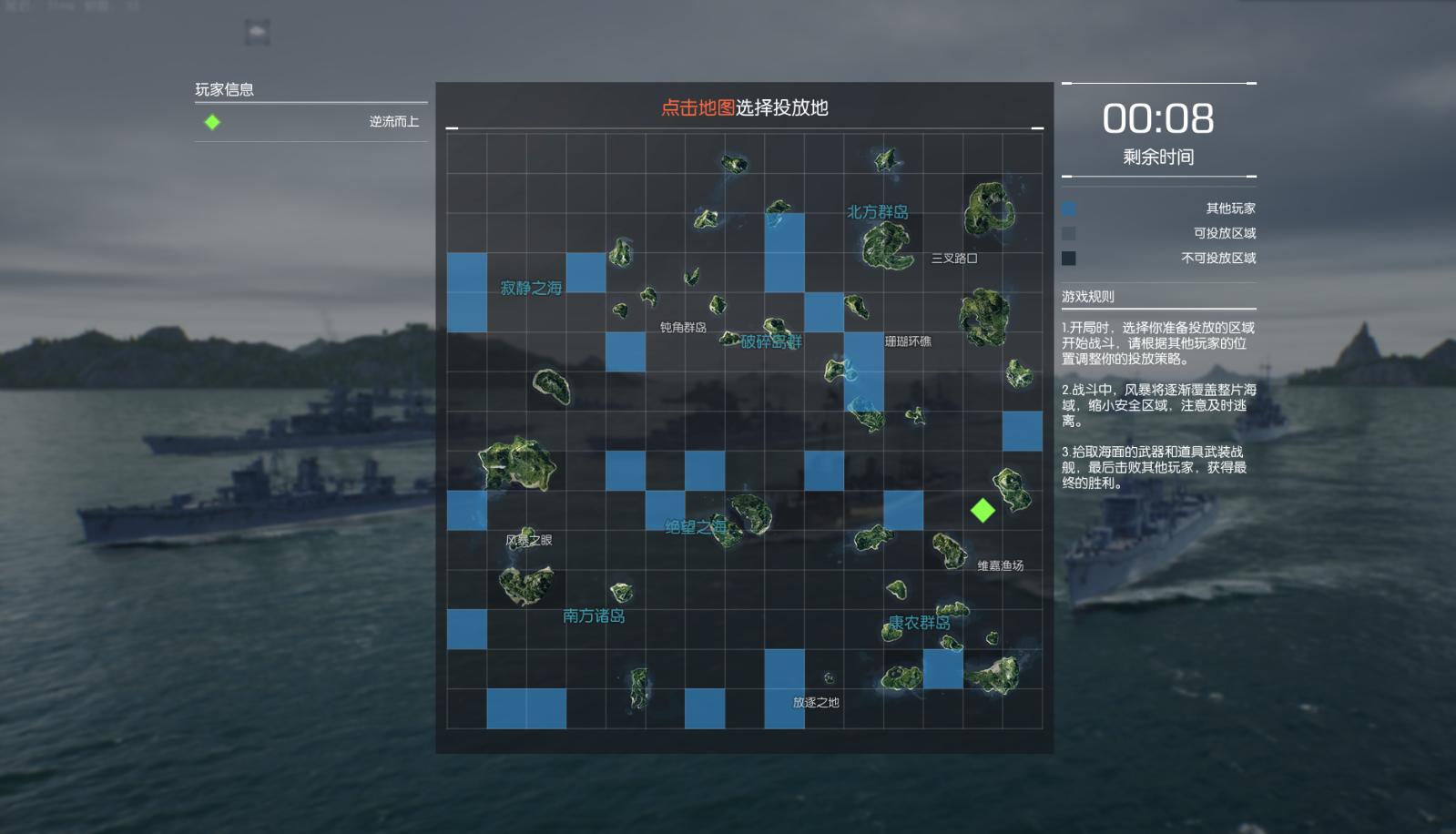Viewport: 1456px width, 834px height.
Task: Click the gray 可投放区域 legend square
Action: 1068,233
